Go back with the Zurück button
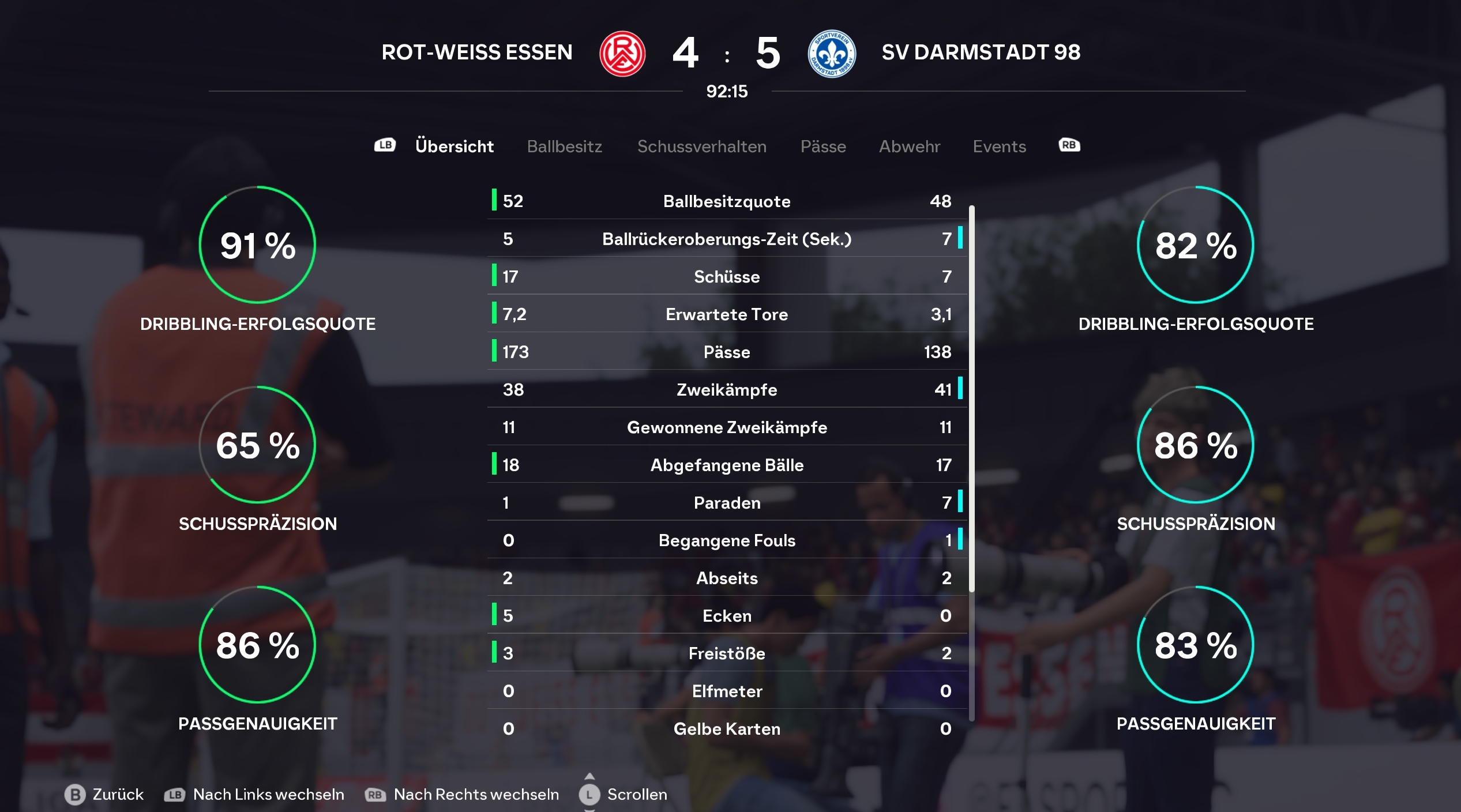Image resolution: width=1461 pixels, height=812 pixels. tap(104, 794)
